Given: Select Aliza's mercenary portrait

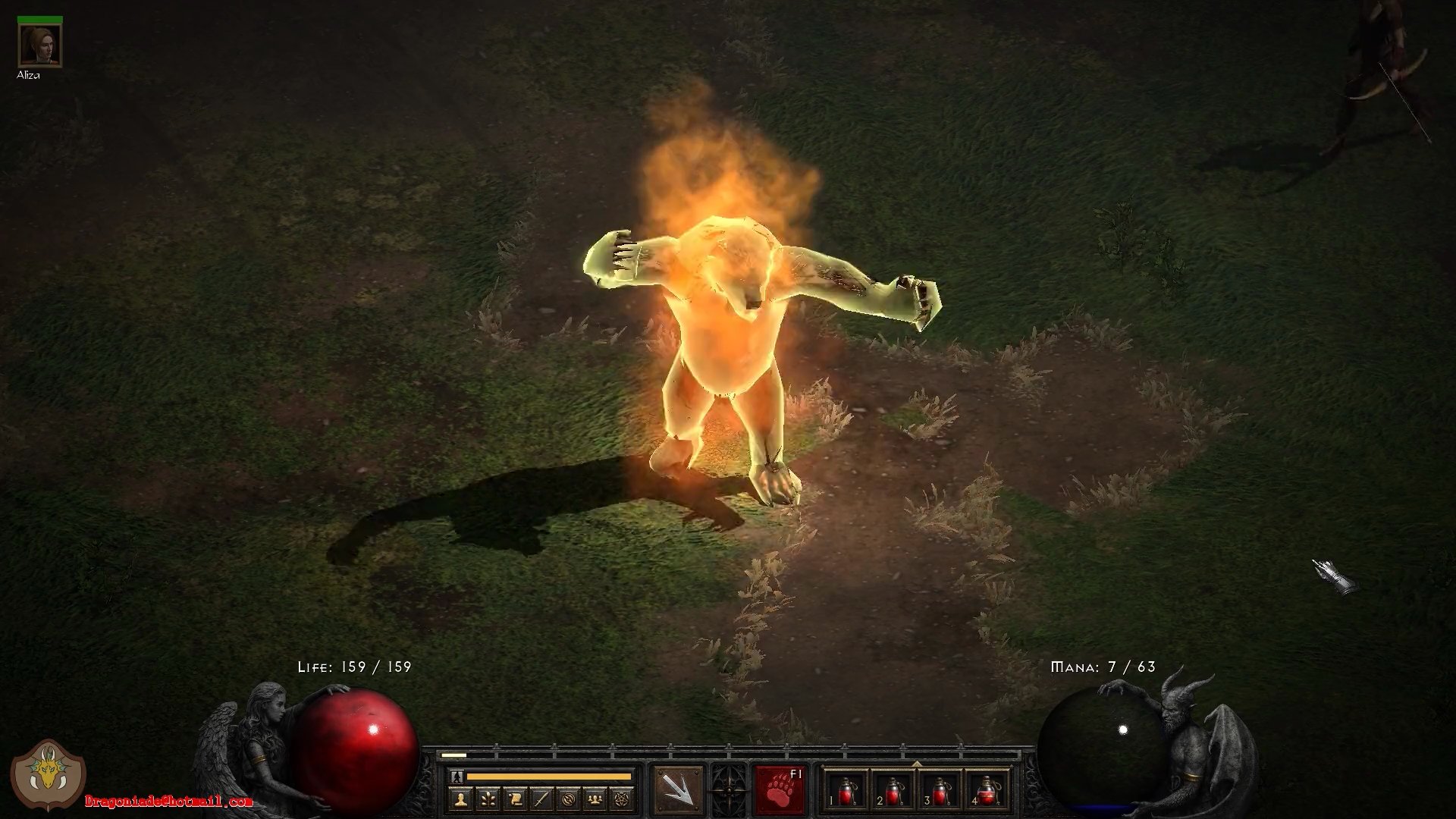Looking at the screenshot, I should pos(40,45).
